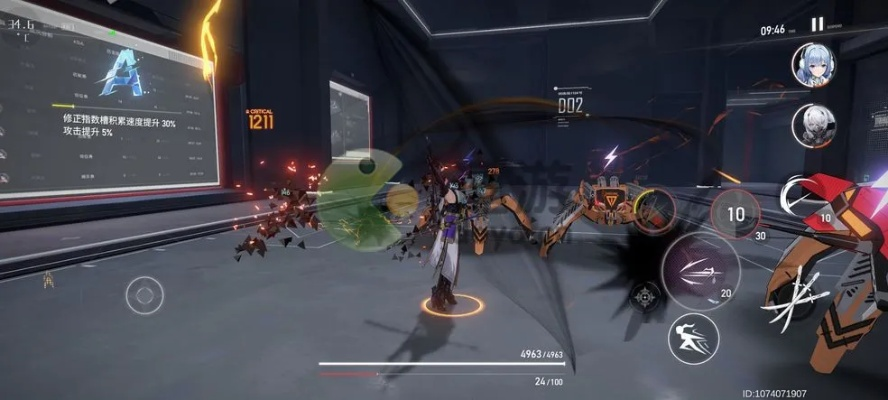888x400 pixels.
Task: Switch to the blue-haired character portrait
Action: click(813, 65)
